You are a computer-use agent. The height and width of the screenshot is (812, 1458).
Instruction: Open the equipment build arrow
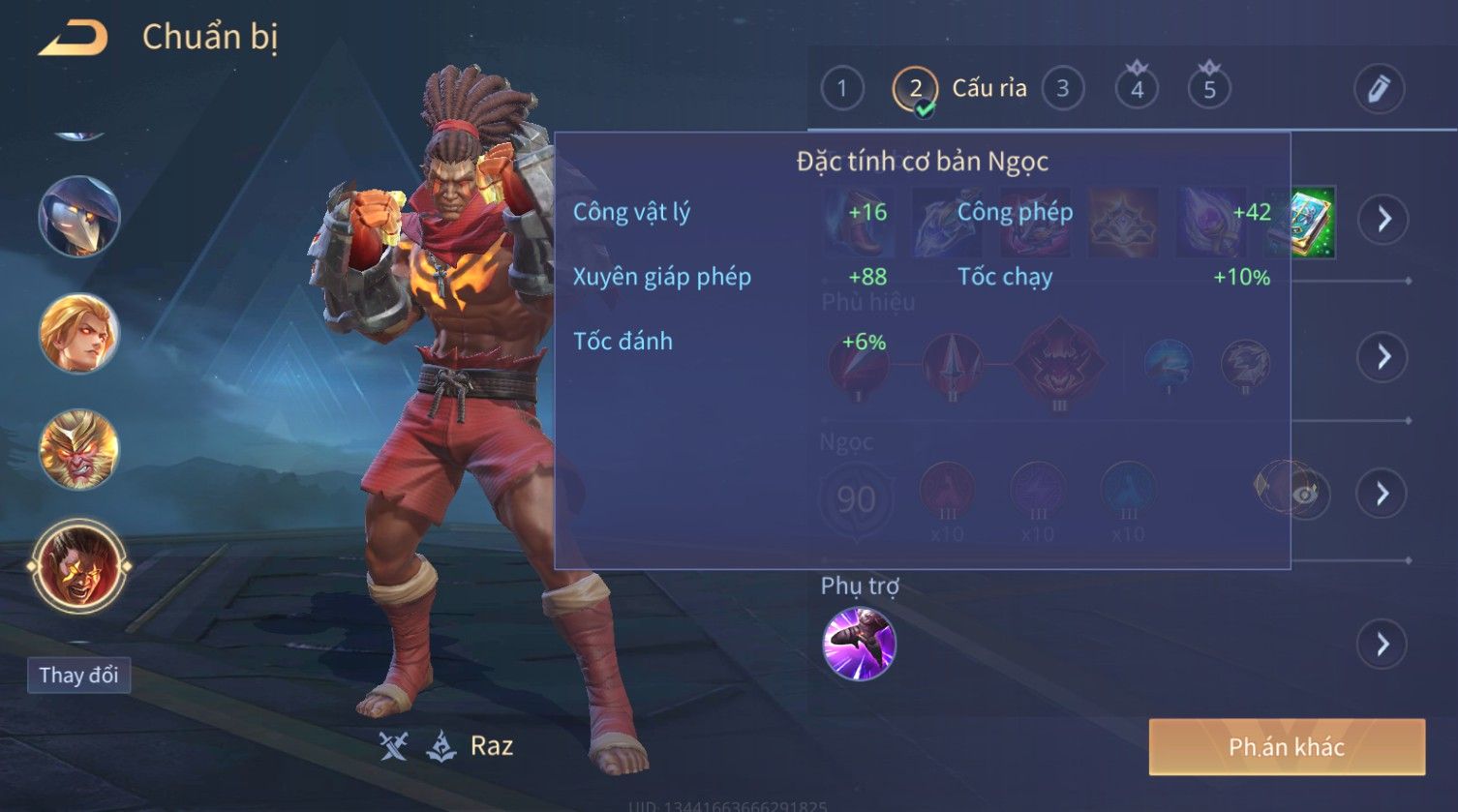click(x=1383, y=219)
